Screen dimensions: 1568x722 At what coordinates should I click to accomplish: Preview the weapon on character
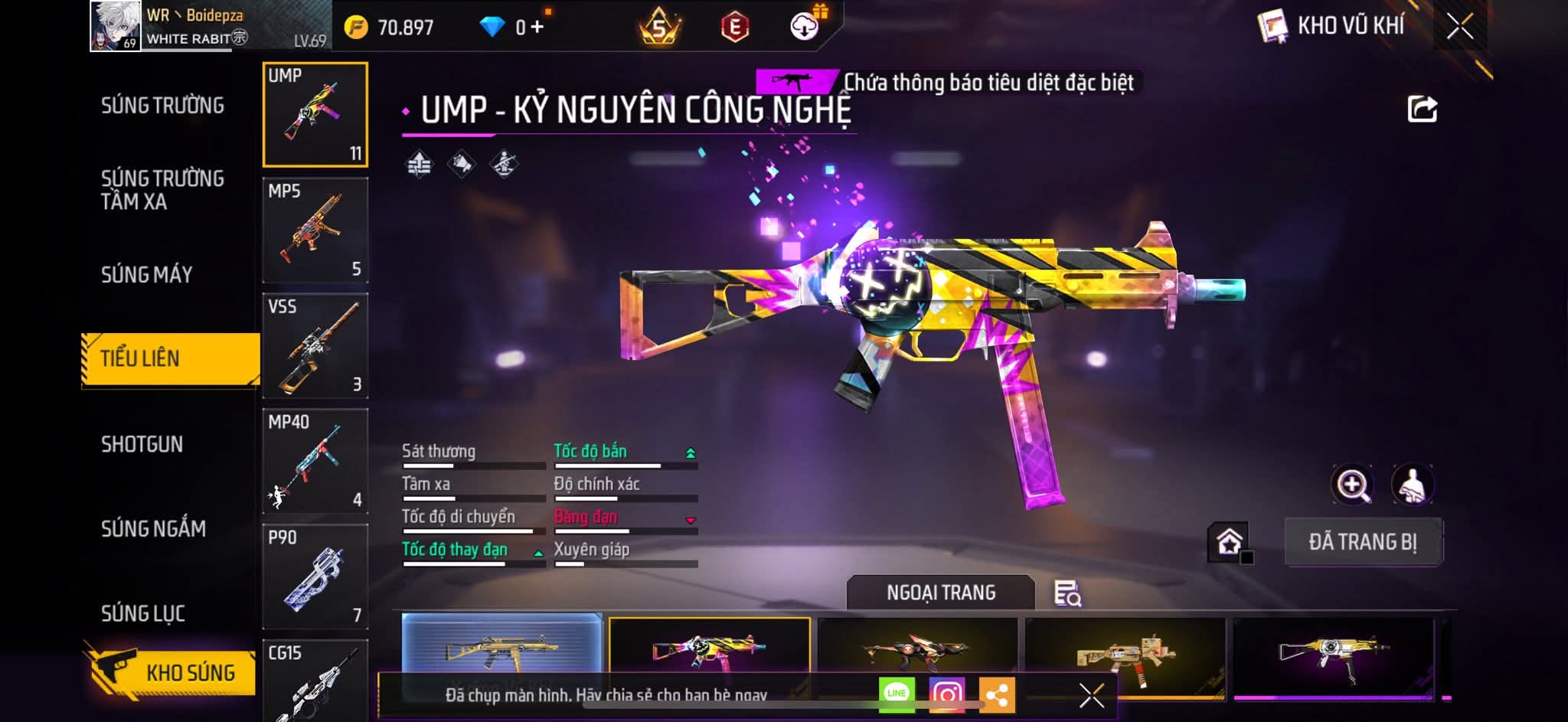1412,484
